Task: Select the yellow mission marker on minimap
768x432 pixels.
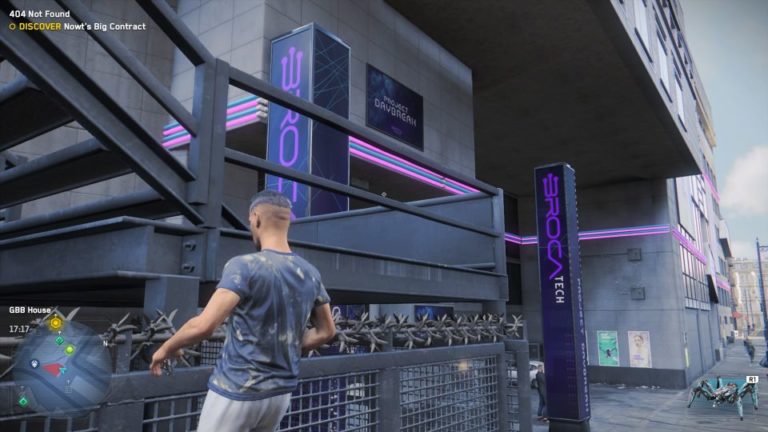Action: (x=56, y=323)
